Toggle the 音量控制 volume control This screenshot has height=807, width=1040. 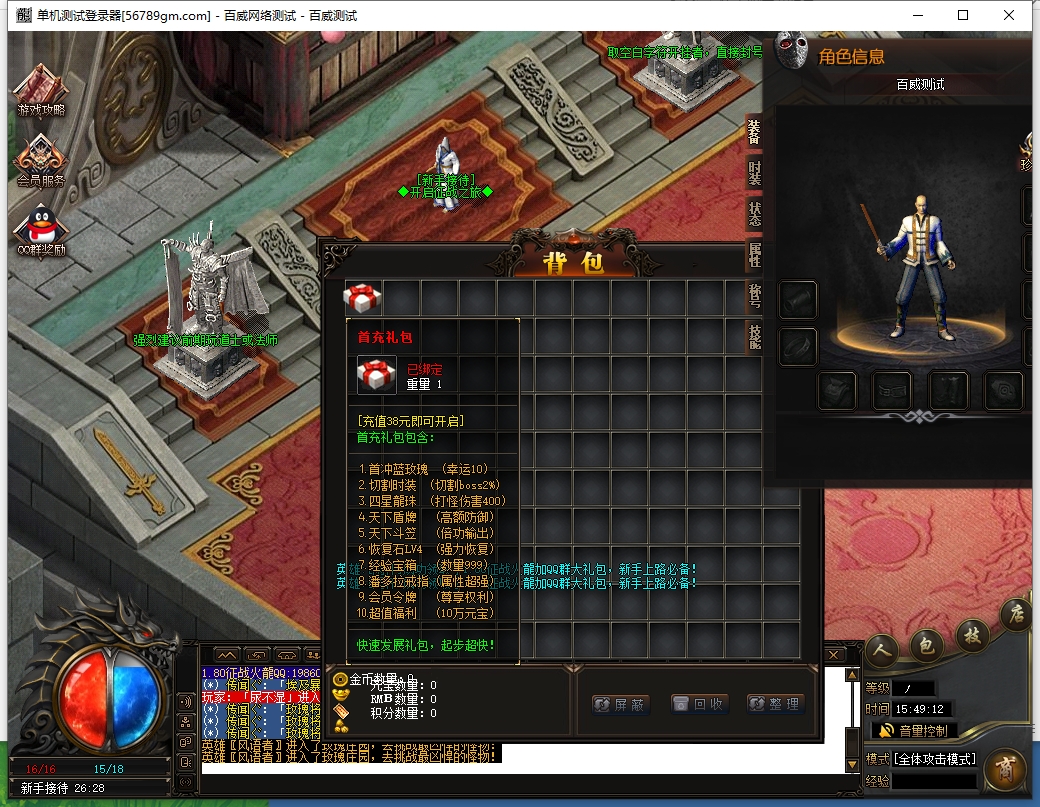pyautogui.click(x=914, y=731)
